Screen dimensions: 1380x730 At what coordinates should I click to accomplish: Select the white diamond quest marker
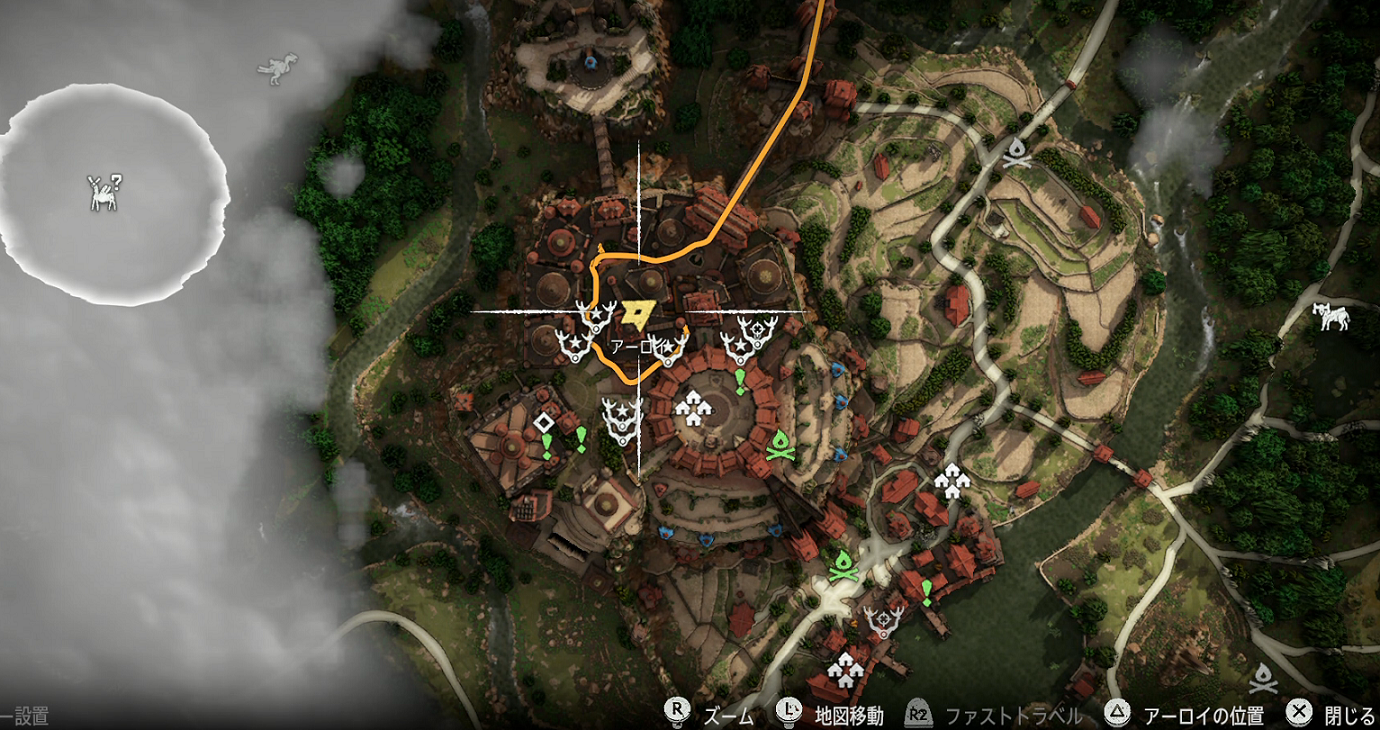click(544, 422)
